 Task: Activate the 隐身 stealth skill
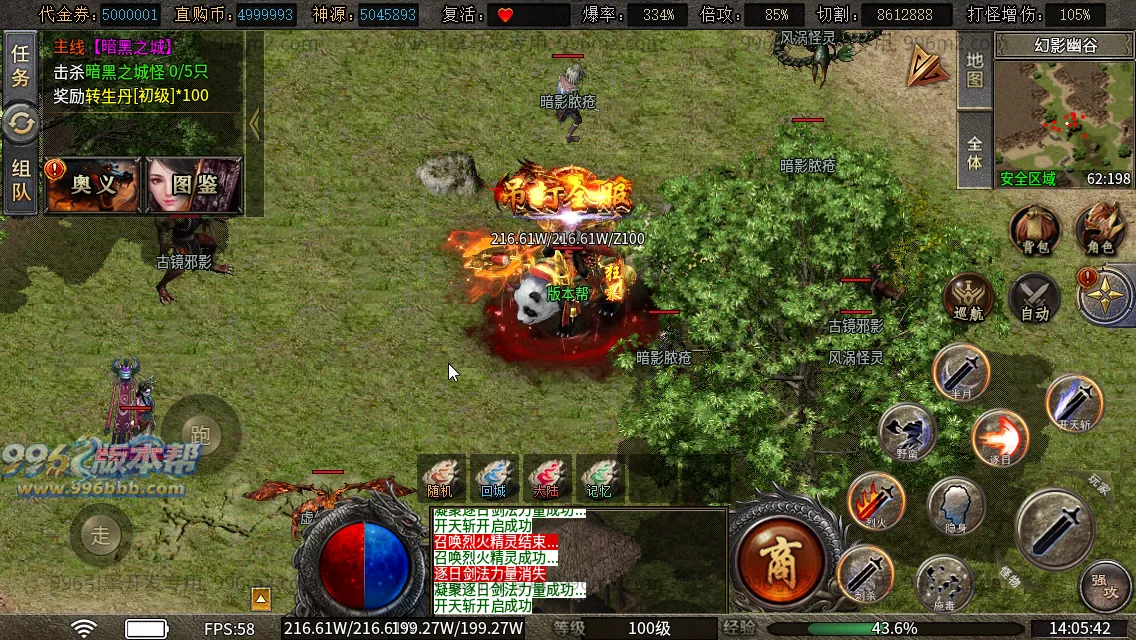956,505
